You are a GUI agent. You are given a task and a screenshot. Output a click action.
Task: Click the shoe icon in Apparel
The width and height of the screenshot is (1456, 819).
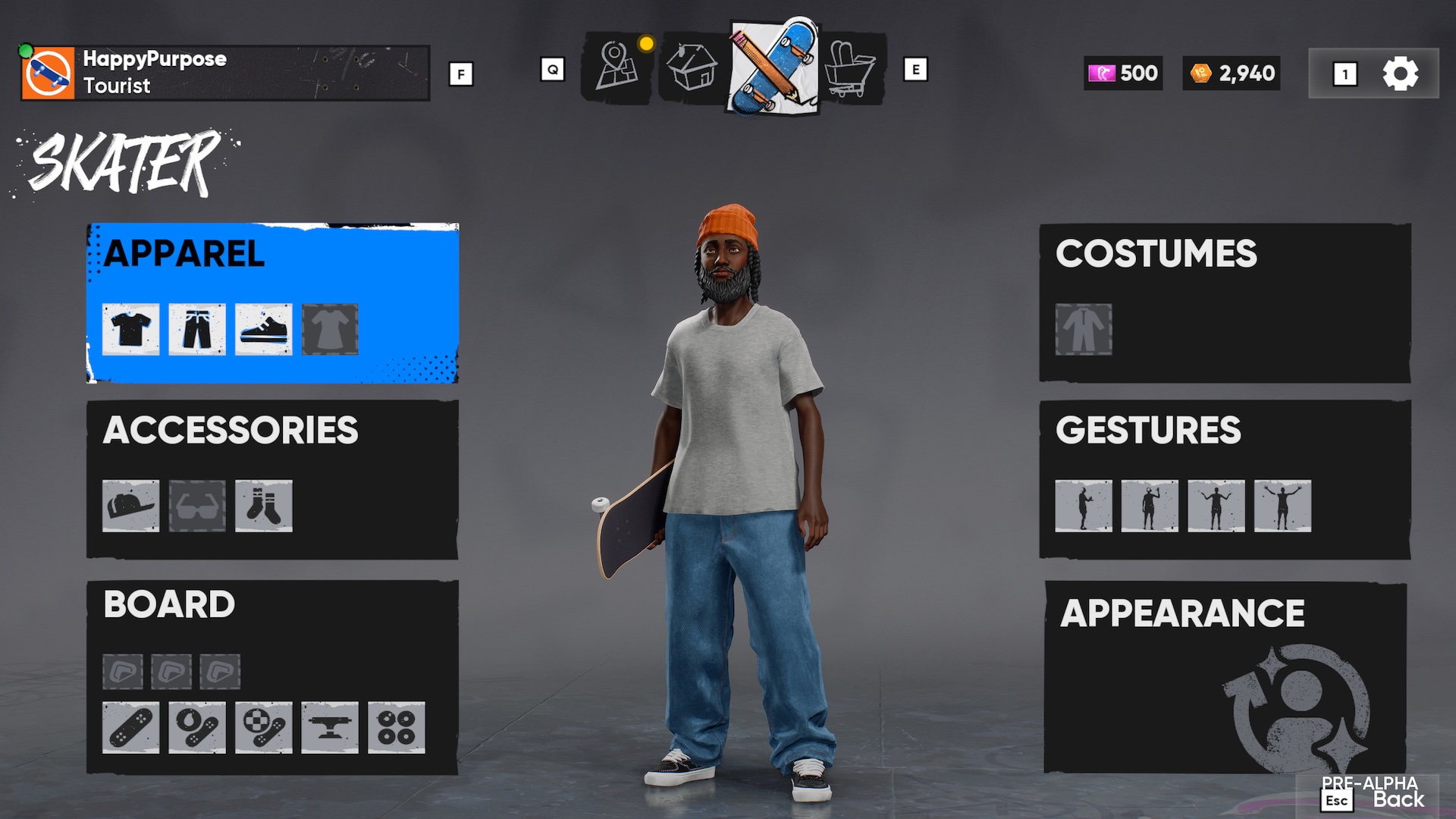pyautogui.click(x=262, y=329)
